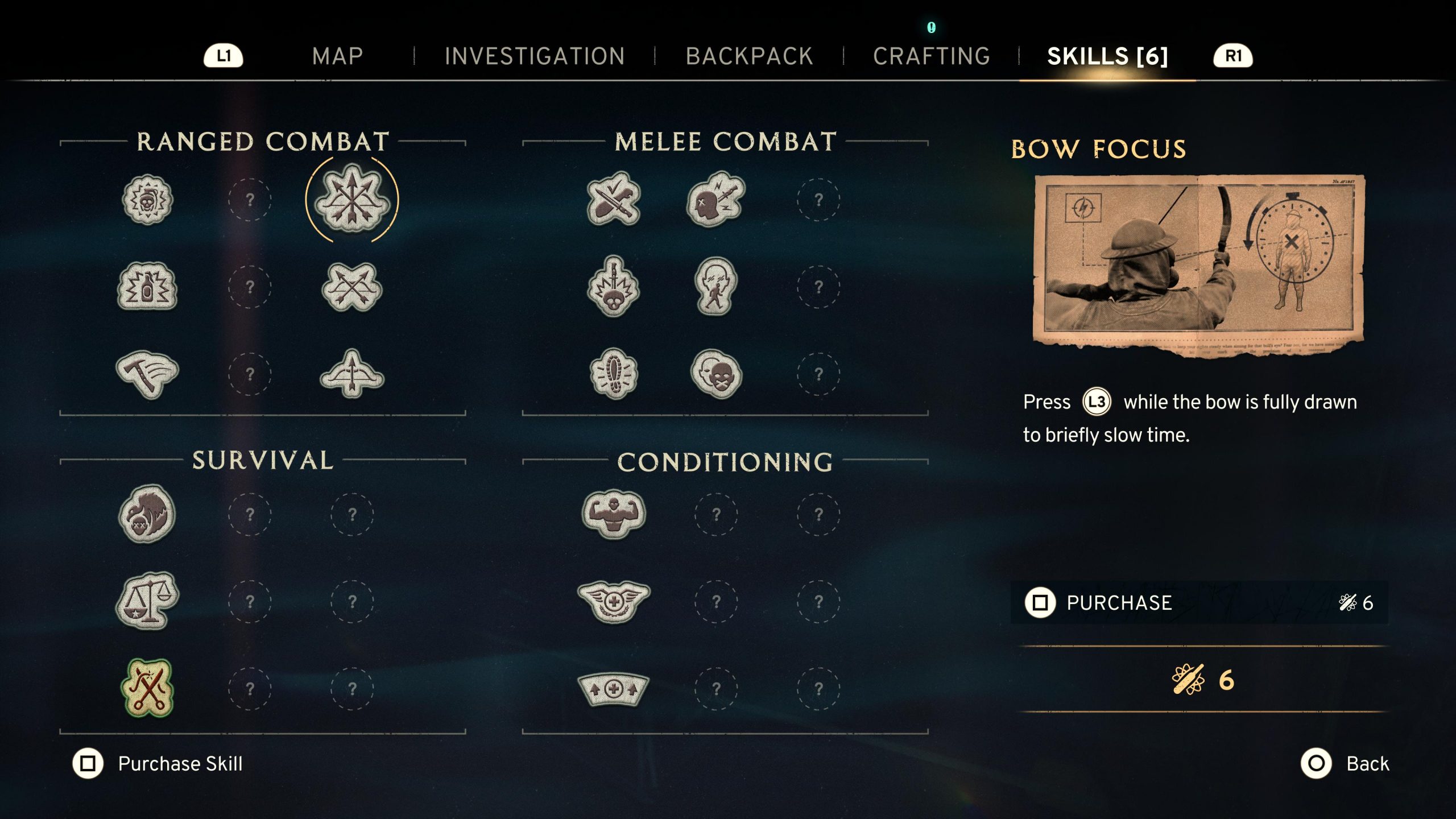Choose the crossed arrows skill badge
The height and width of the screenshot is (819, 1456).
tap(352, 287)
